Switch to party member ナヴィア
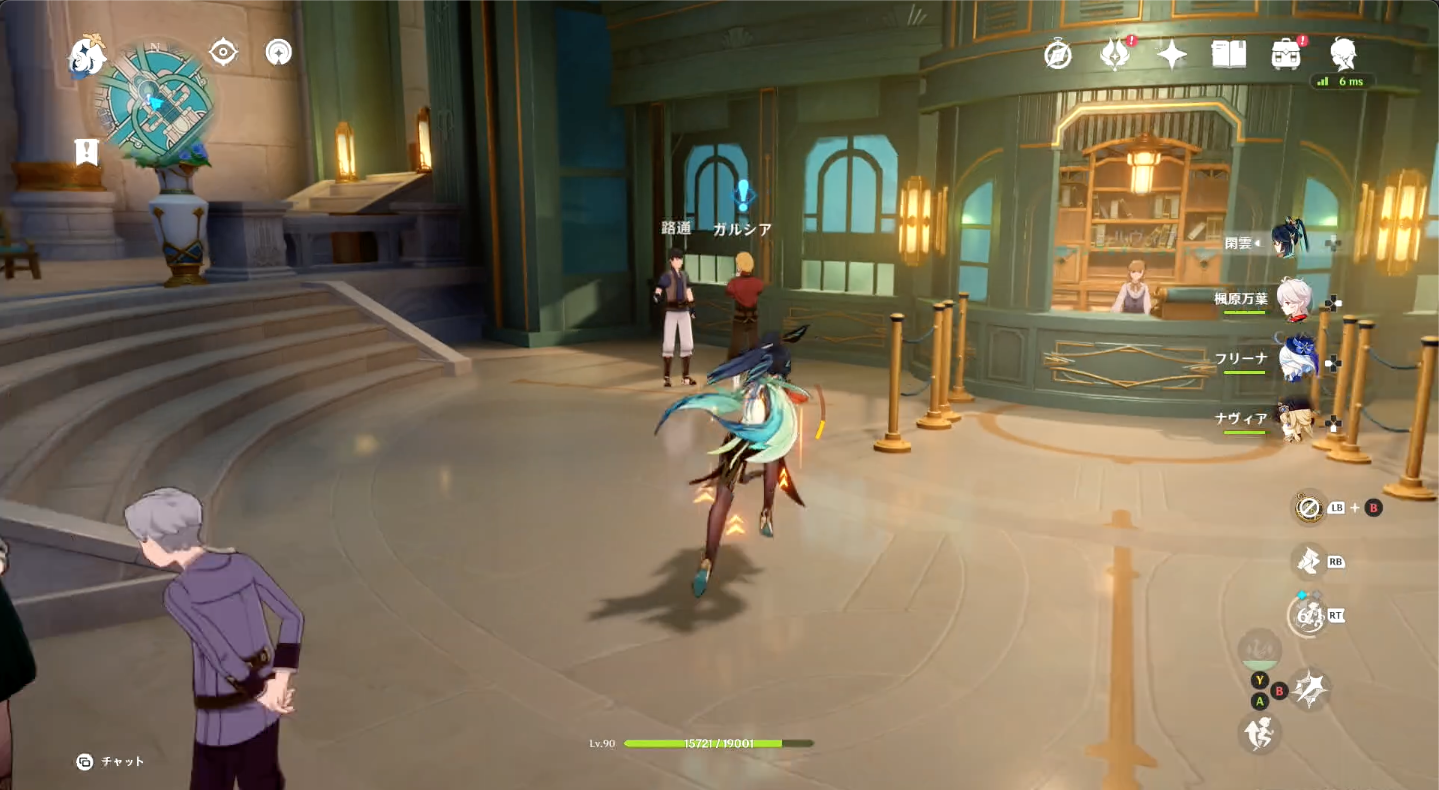Image resolution: width=1439 pixels, height=790 pixels. point(1295,418)
